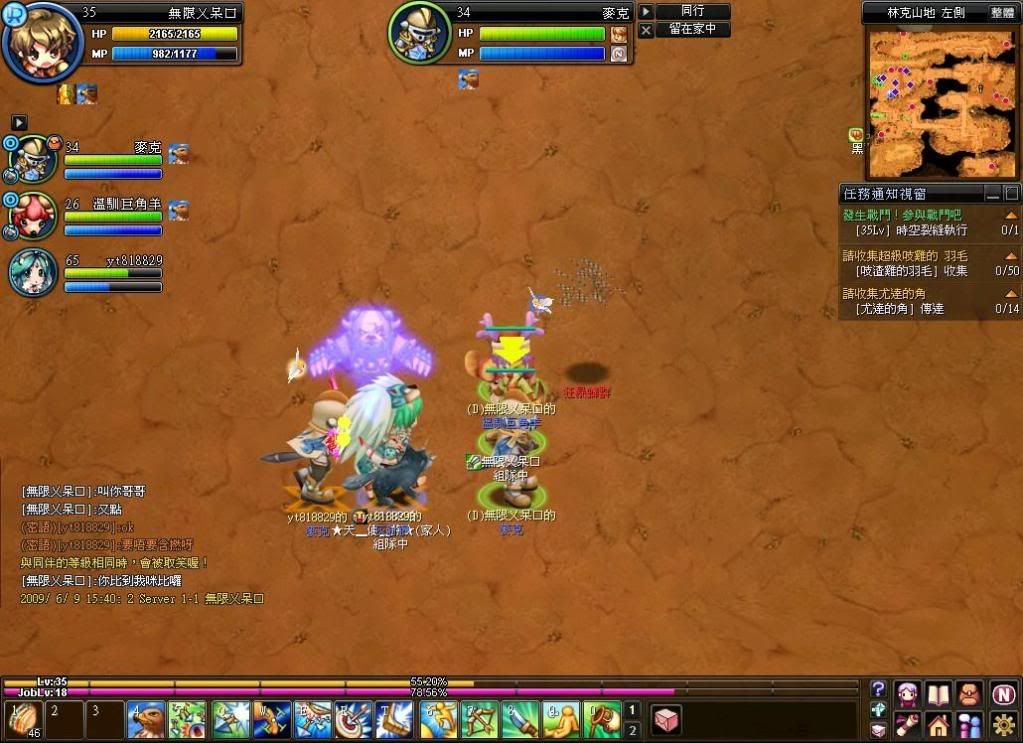Use the pink cube item slot
This screenshot has height=743, width=1023.
tap(667, 720)
